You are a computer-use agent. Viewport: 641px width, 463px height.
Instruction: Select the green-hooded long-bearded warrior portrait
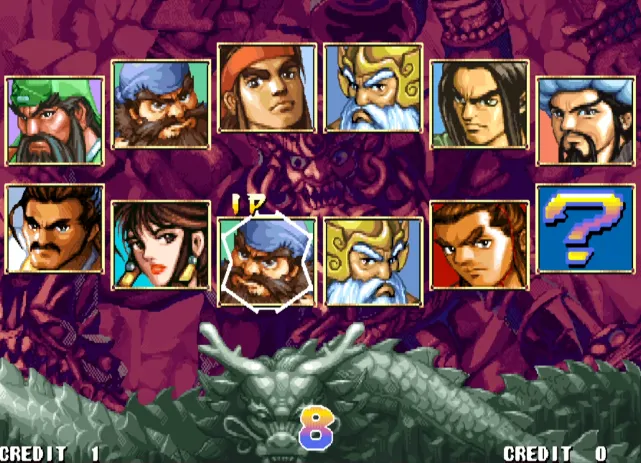(55, 120)
